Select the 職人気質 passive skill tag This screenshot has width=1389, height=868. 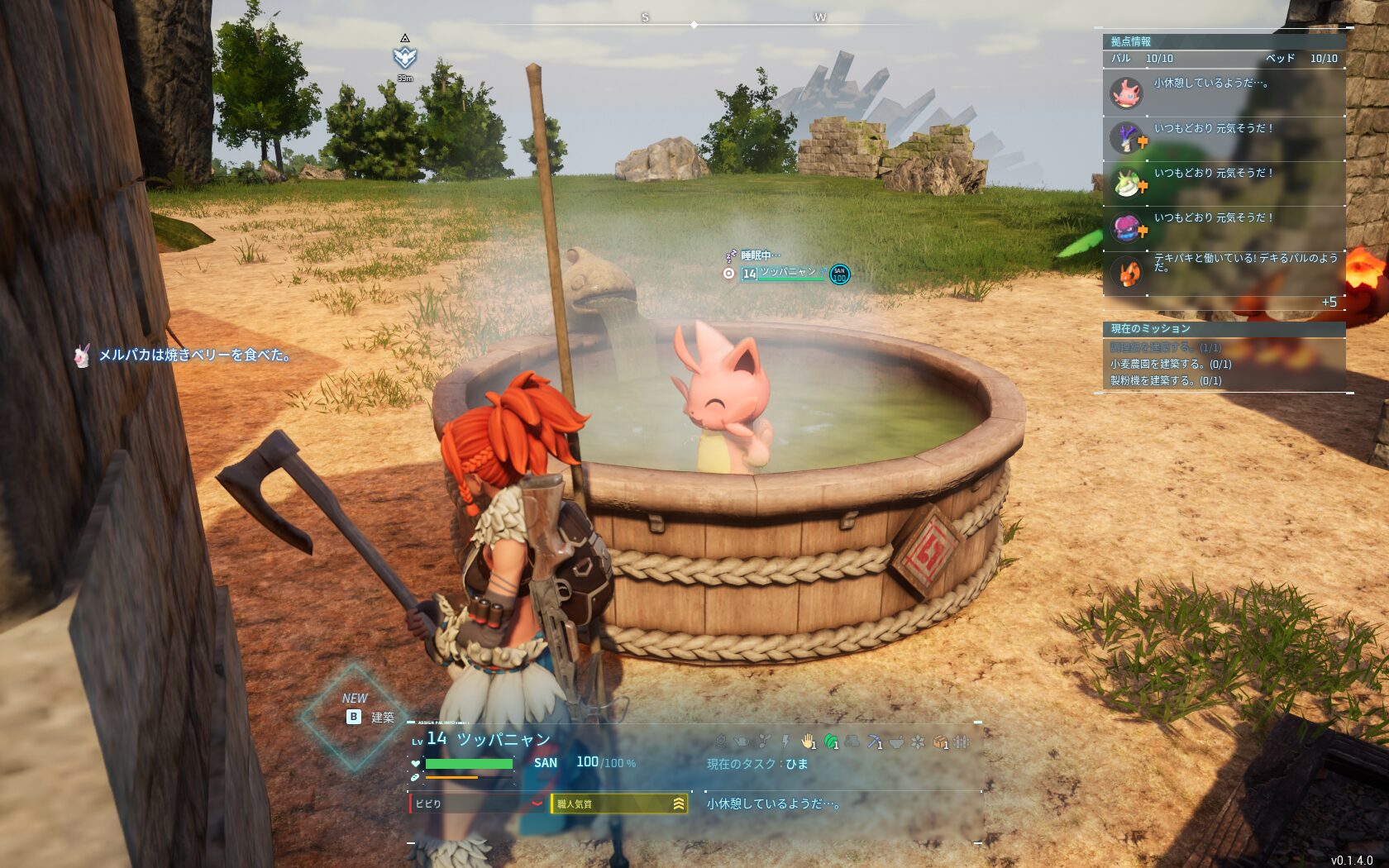click(x=618, y=804)
